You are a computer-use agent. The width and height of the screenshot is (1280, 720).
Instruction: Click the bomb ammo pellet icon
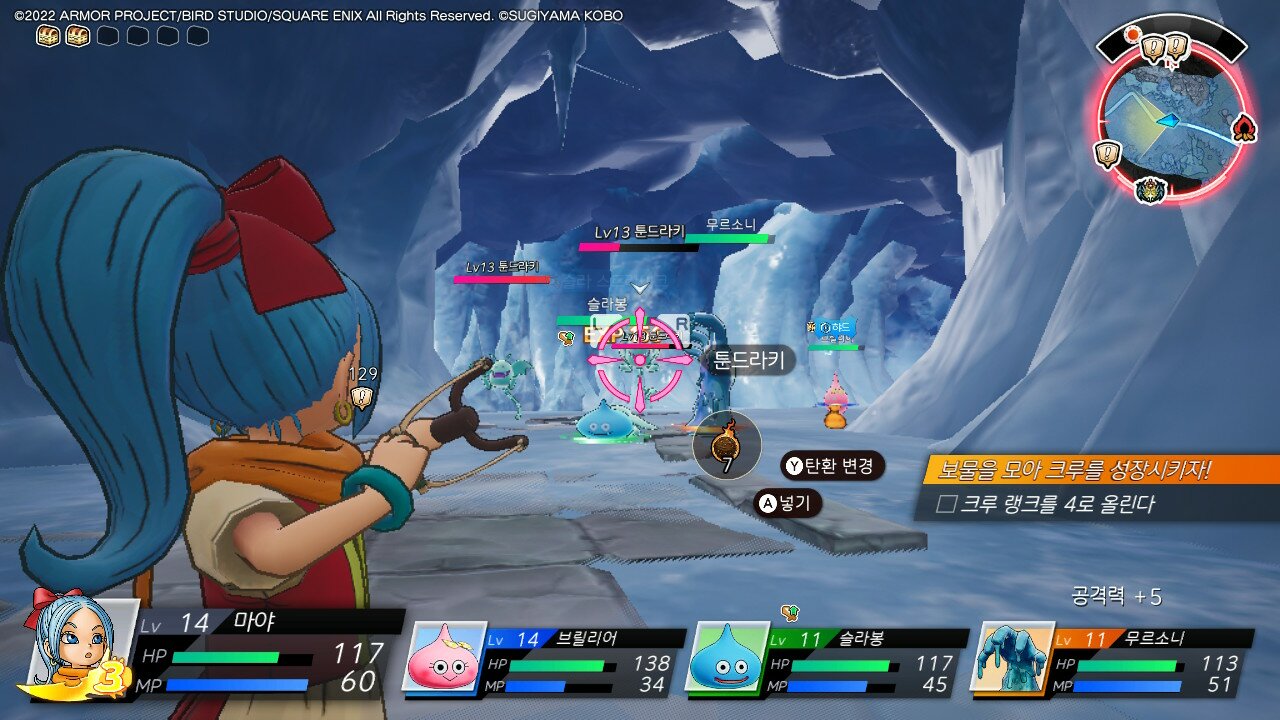point(726,442)
